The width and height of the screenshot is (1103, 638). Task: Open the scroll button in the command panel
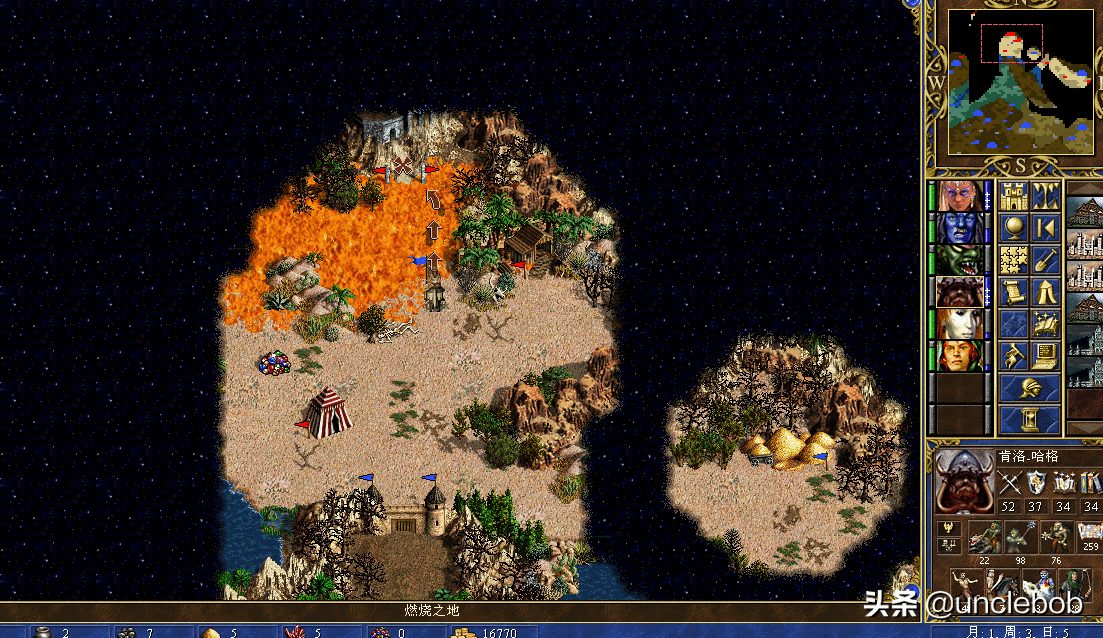pos(1014,292)
